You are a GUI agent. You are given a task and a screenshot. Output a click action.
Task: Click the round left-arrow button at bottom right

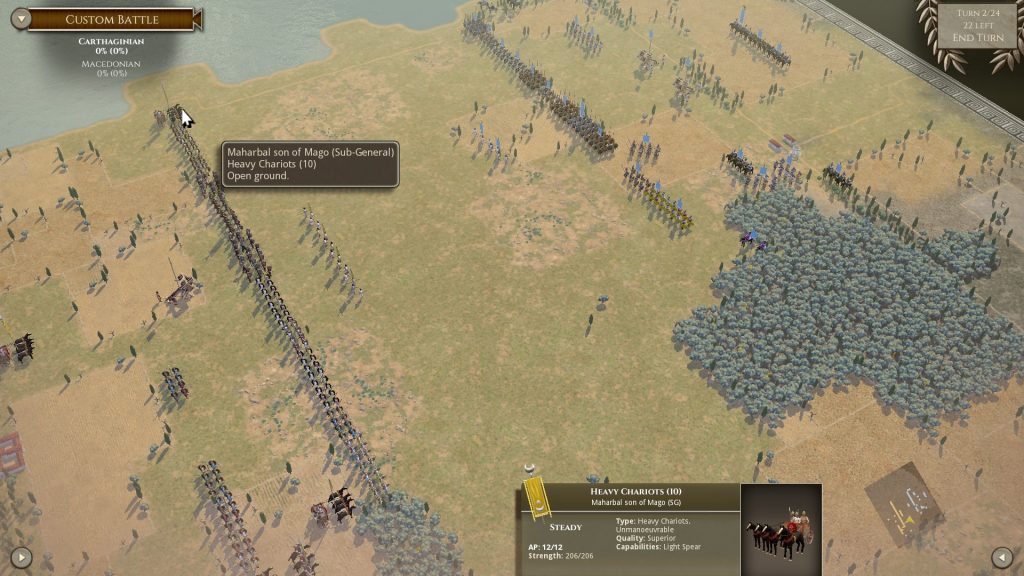coord(1002,556)
